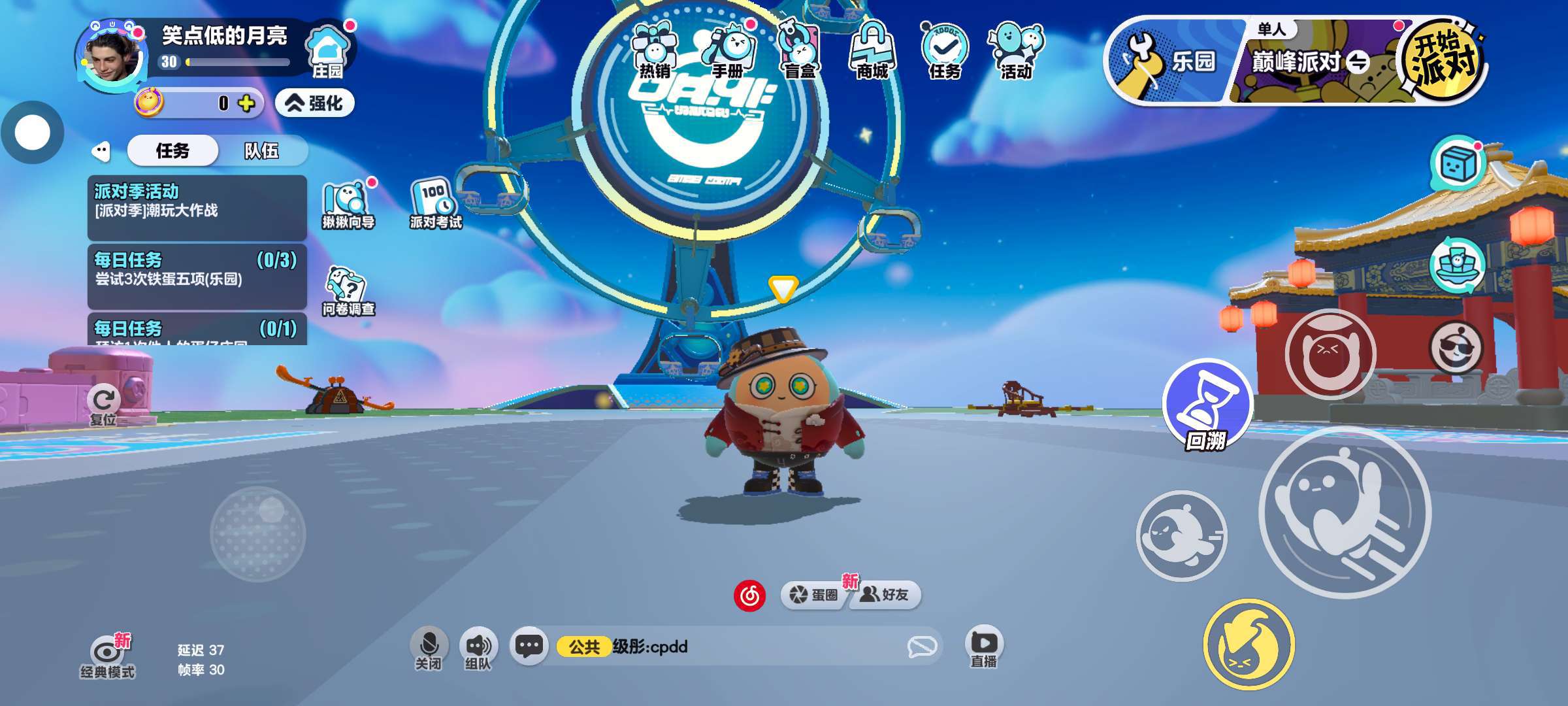This screenshot has height=706, width=1568.
Task: Start the match with 开始派对
Action: tap(1443, 60)
